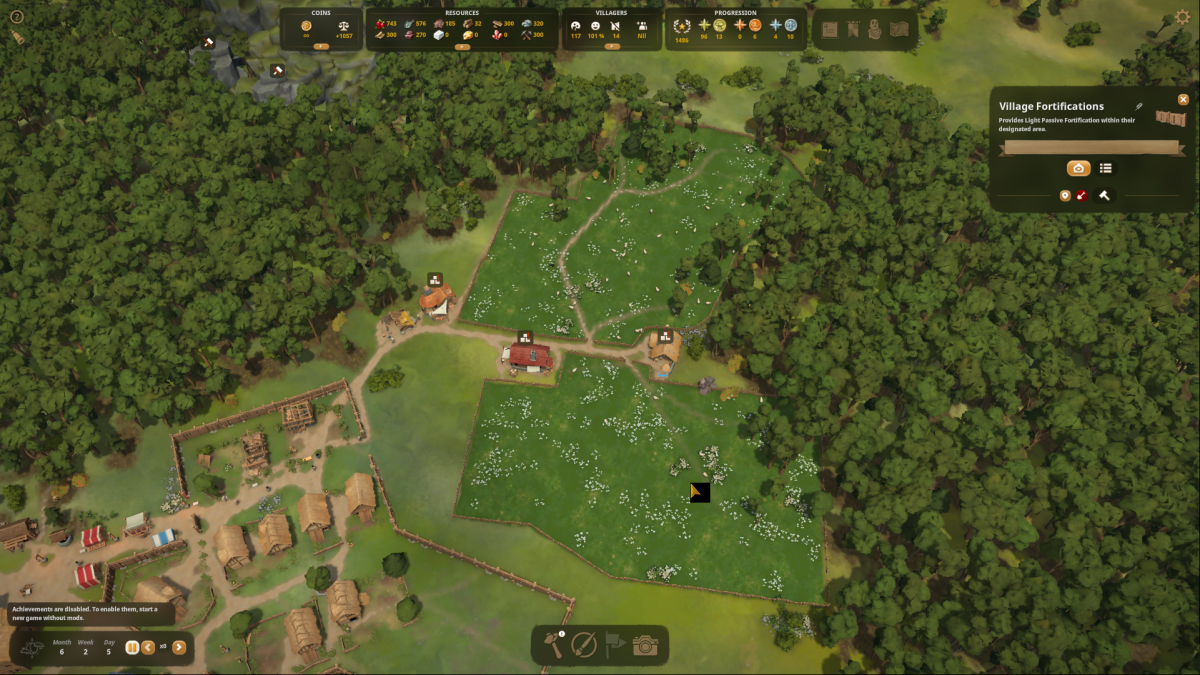Click the orange location pin button
The height and width of the screenshot is (675, 1200).
pyautogui.click(x=1065, y=196)
